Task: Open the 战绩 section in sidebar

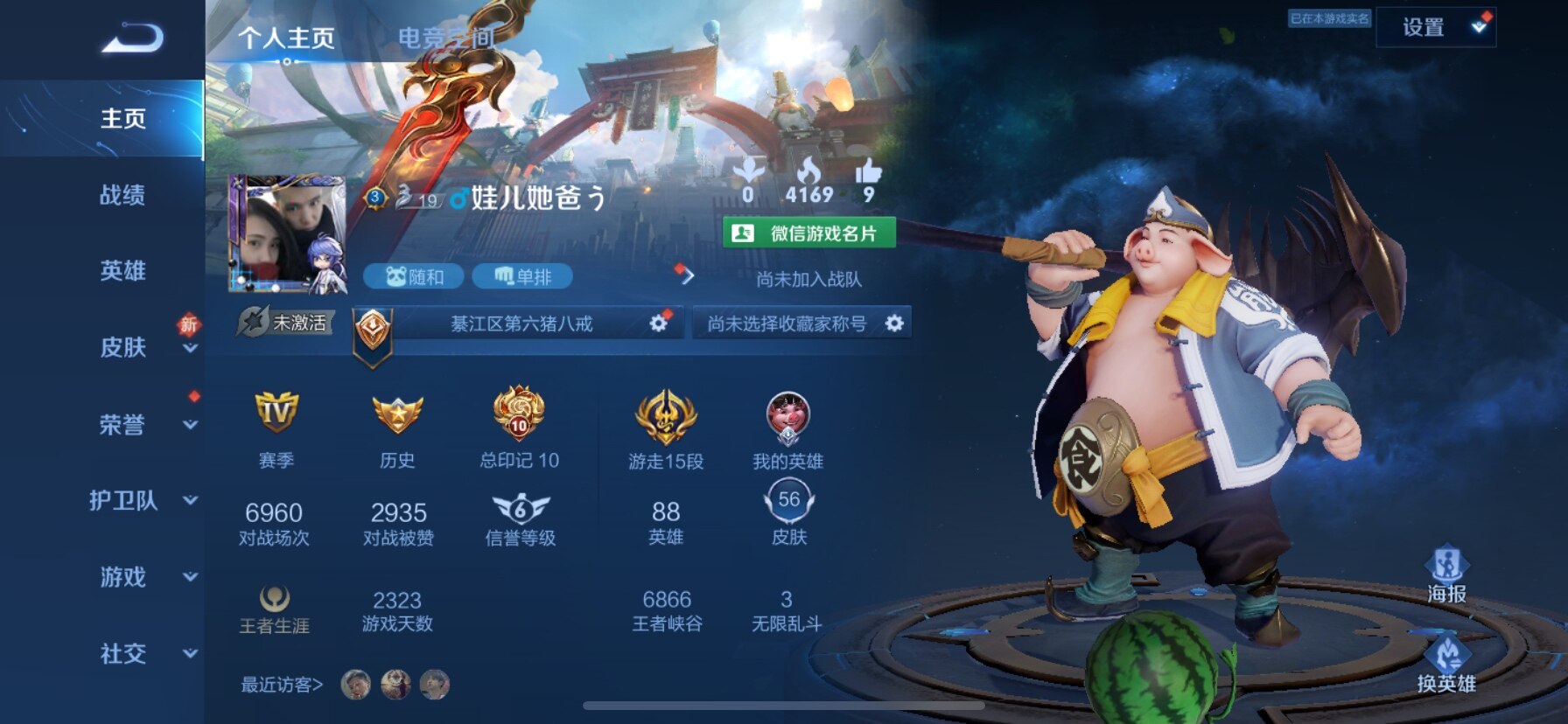Action: 122,195
